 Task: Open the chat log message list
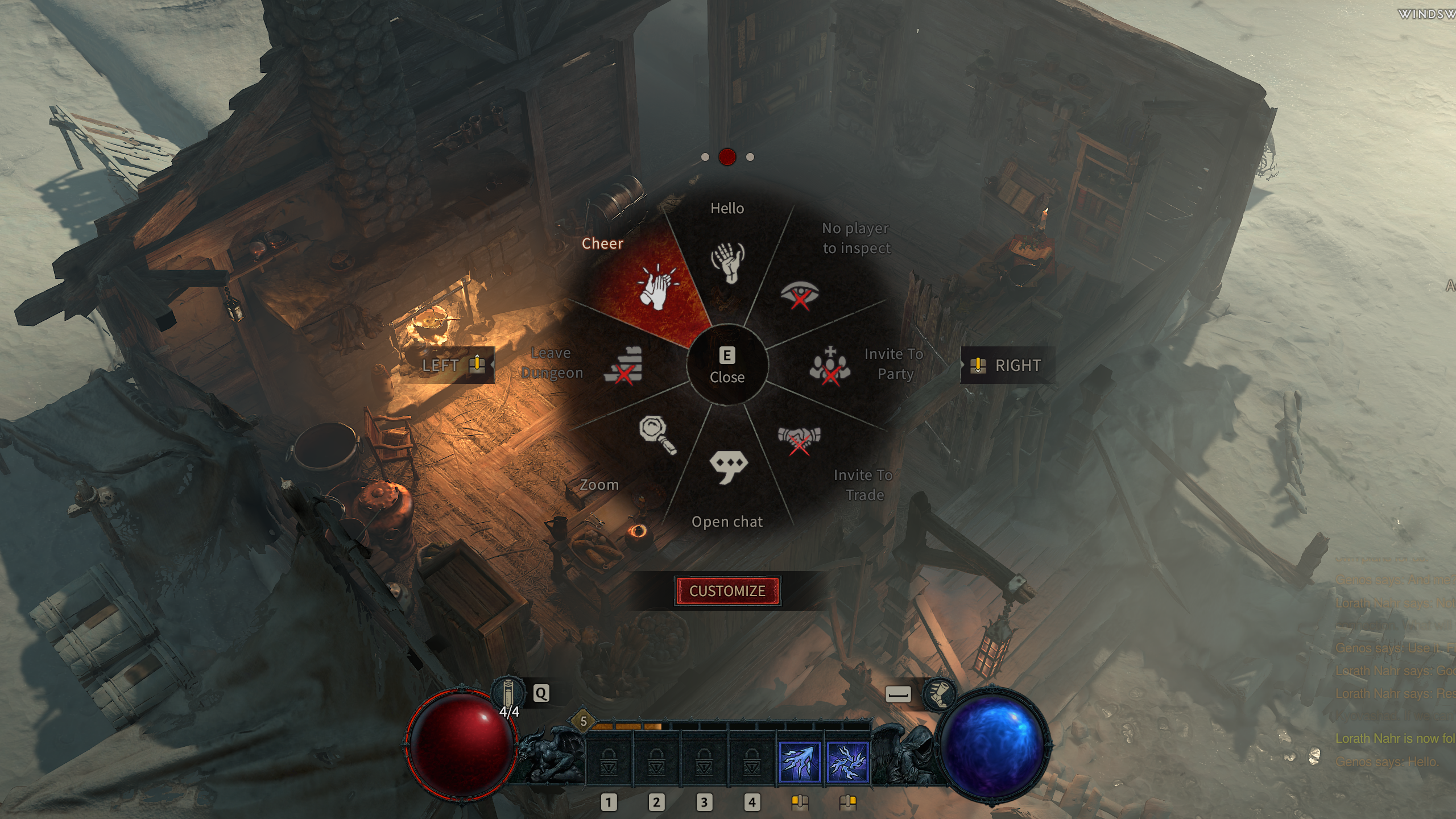[1393, 671]
